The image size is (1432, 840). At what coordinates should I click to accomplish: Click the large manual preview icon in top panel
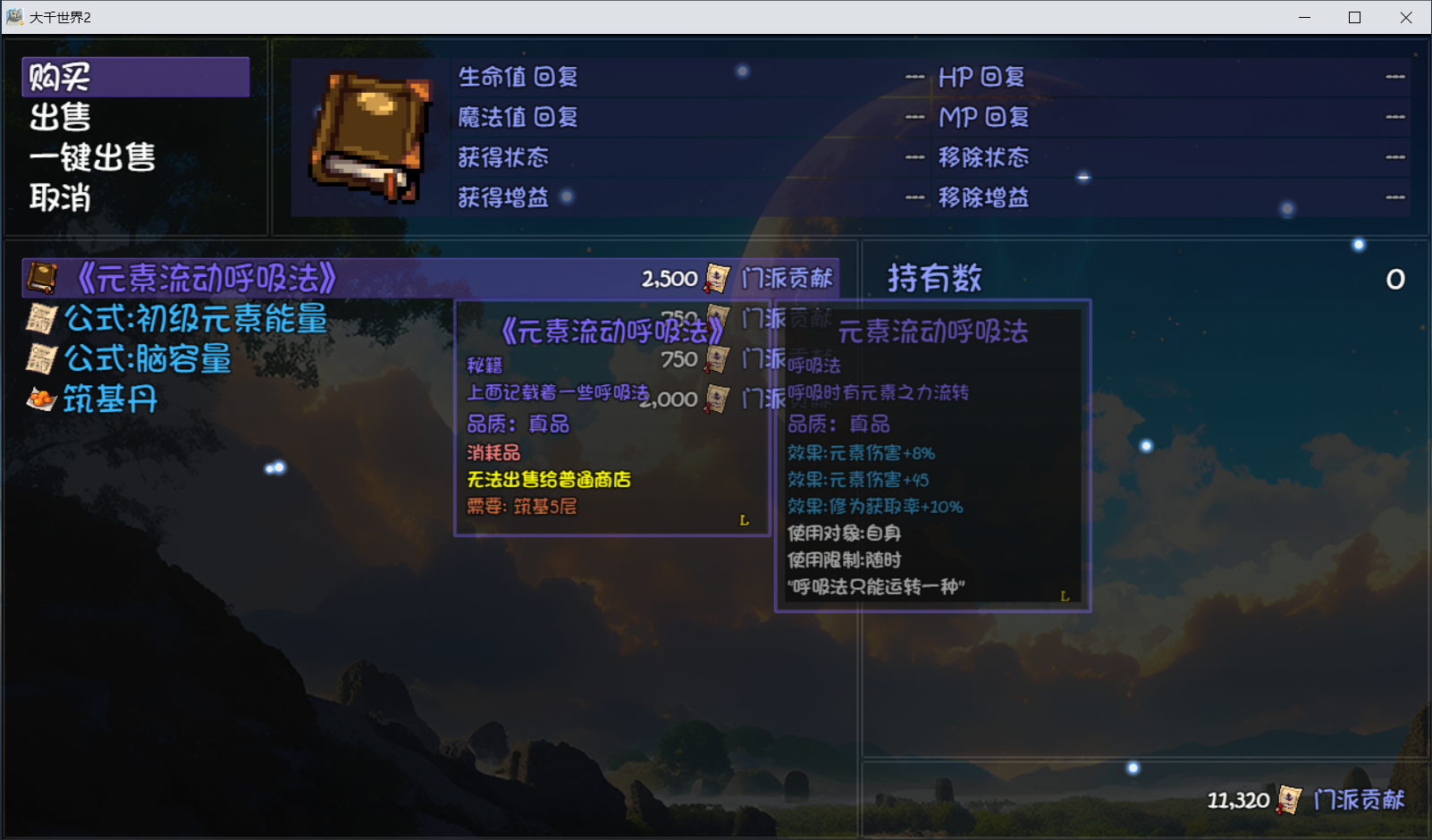point(369,134)
